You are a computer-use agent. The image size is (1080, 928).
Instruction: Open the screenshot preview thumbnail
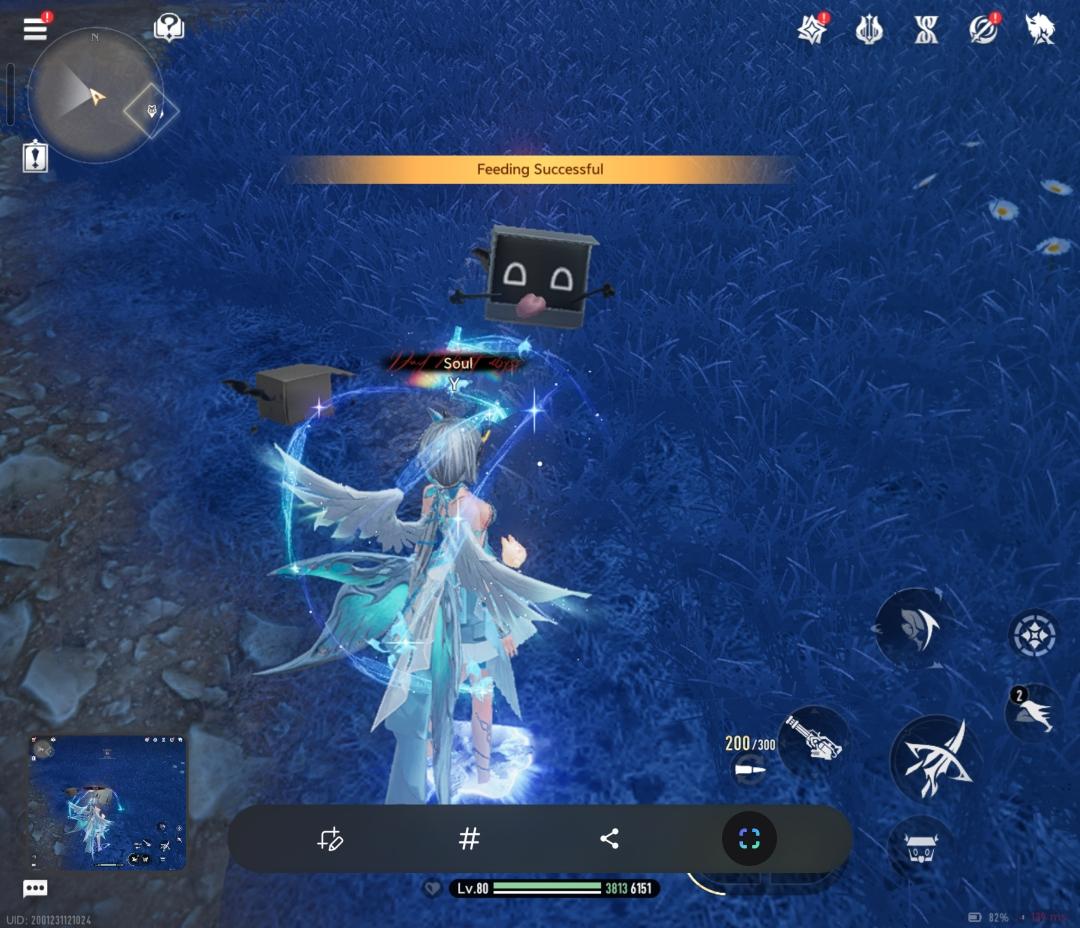coord(107,803)
